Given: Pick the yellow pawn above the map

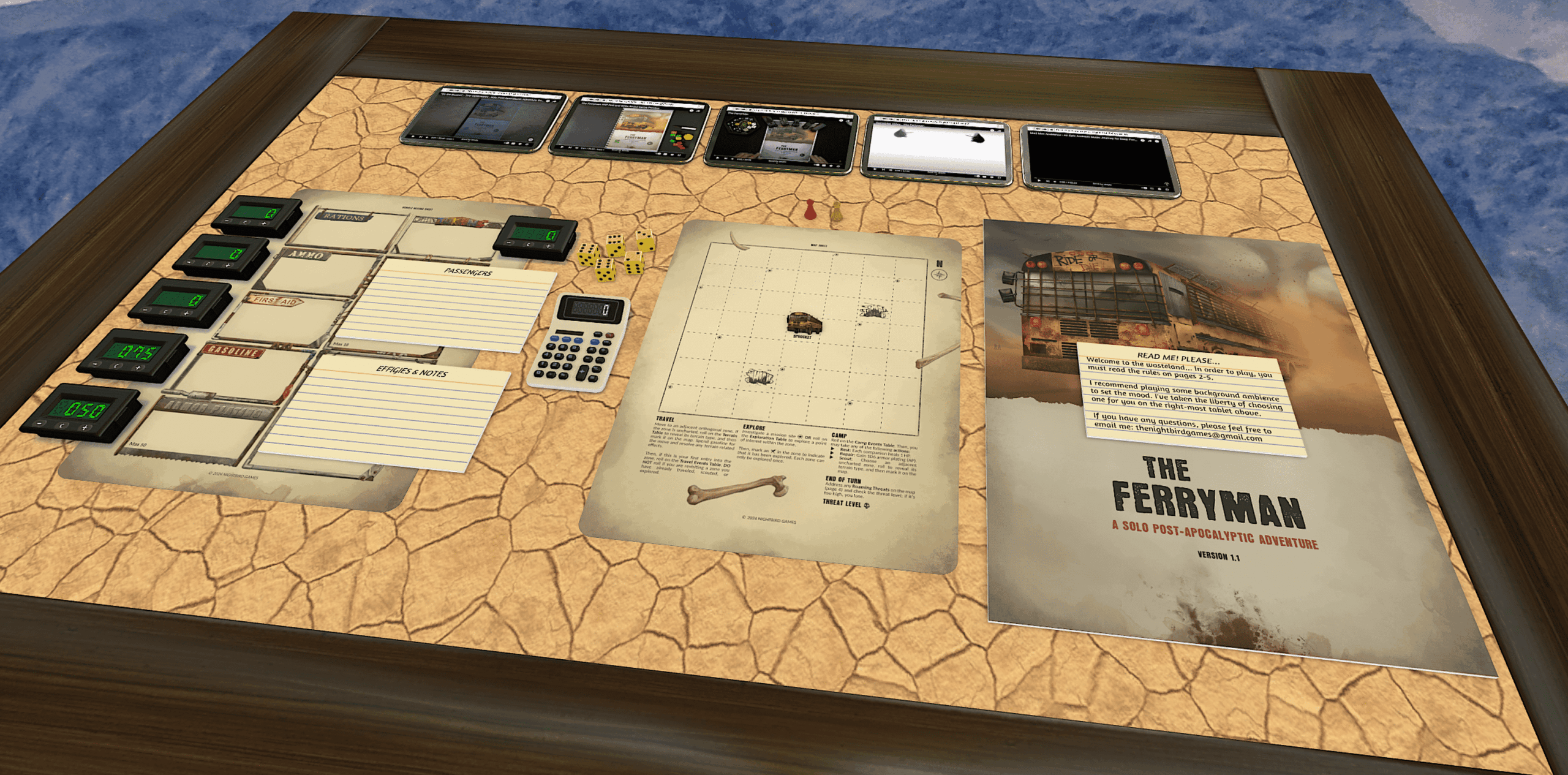Looking at the screenshot, I should point(836,211).
